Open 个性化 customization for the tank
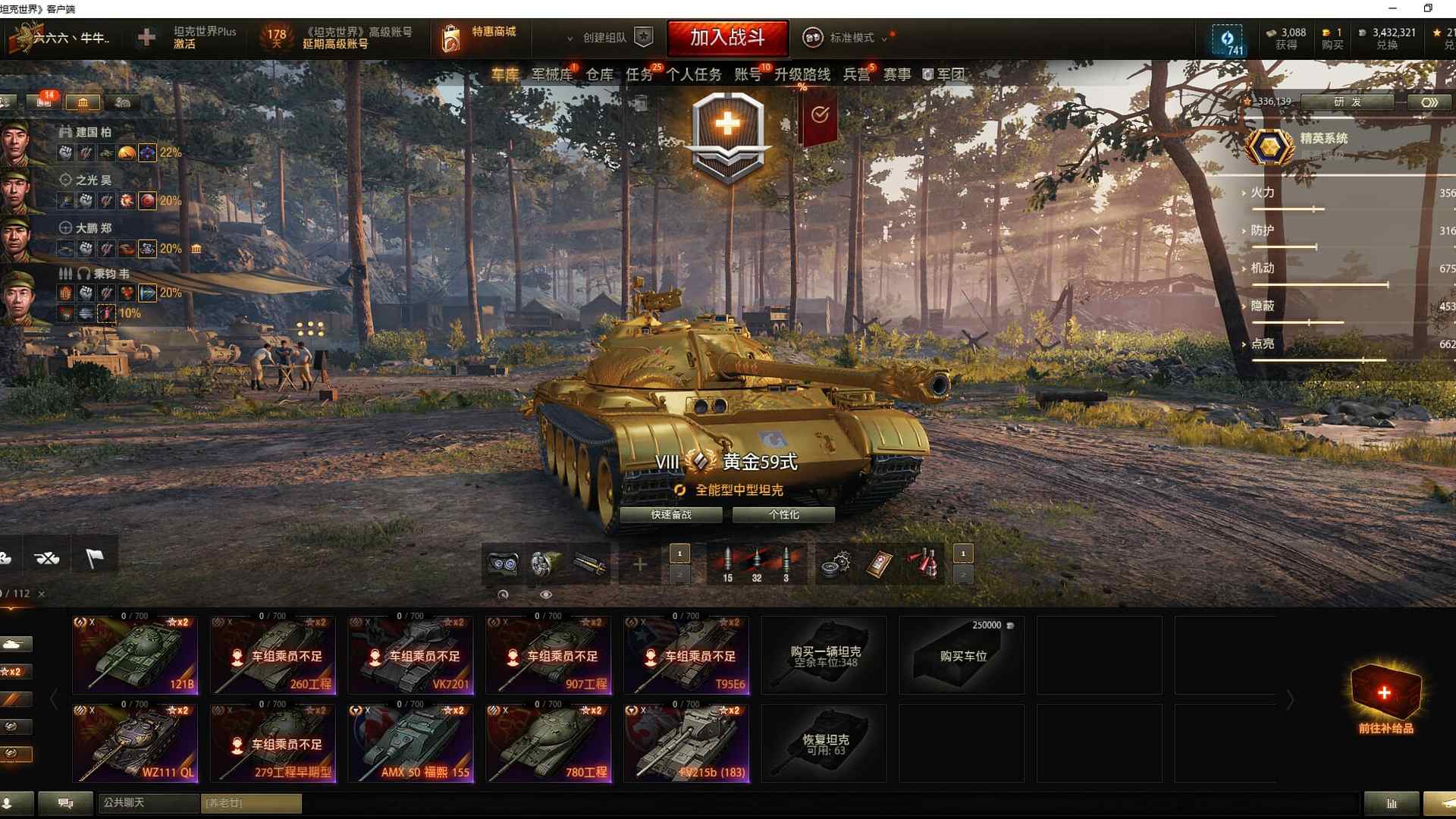 783,515
